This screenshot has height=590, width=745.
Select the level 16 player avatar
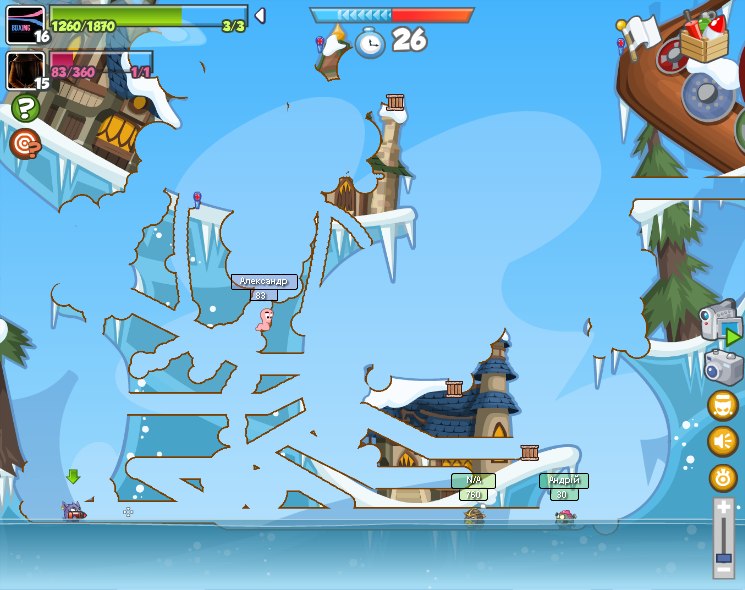tap(25, 22)
